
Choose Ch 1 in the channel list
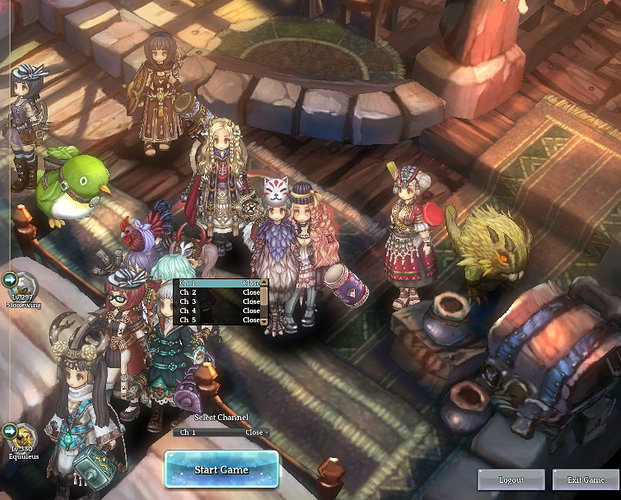tap(210, 283)
